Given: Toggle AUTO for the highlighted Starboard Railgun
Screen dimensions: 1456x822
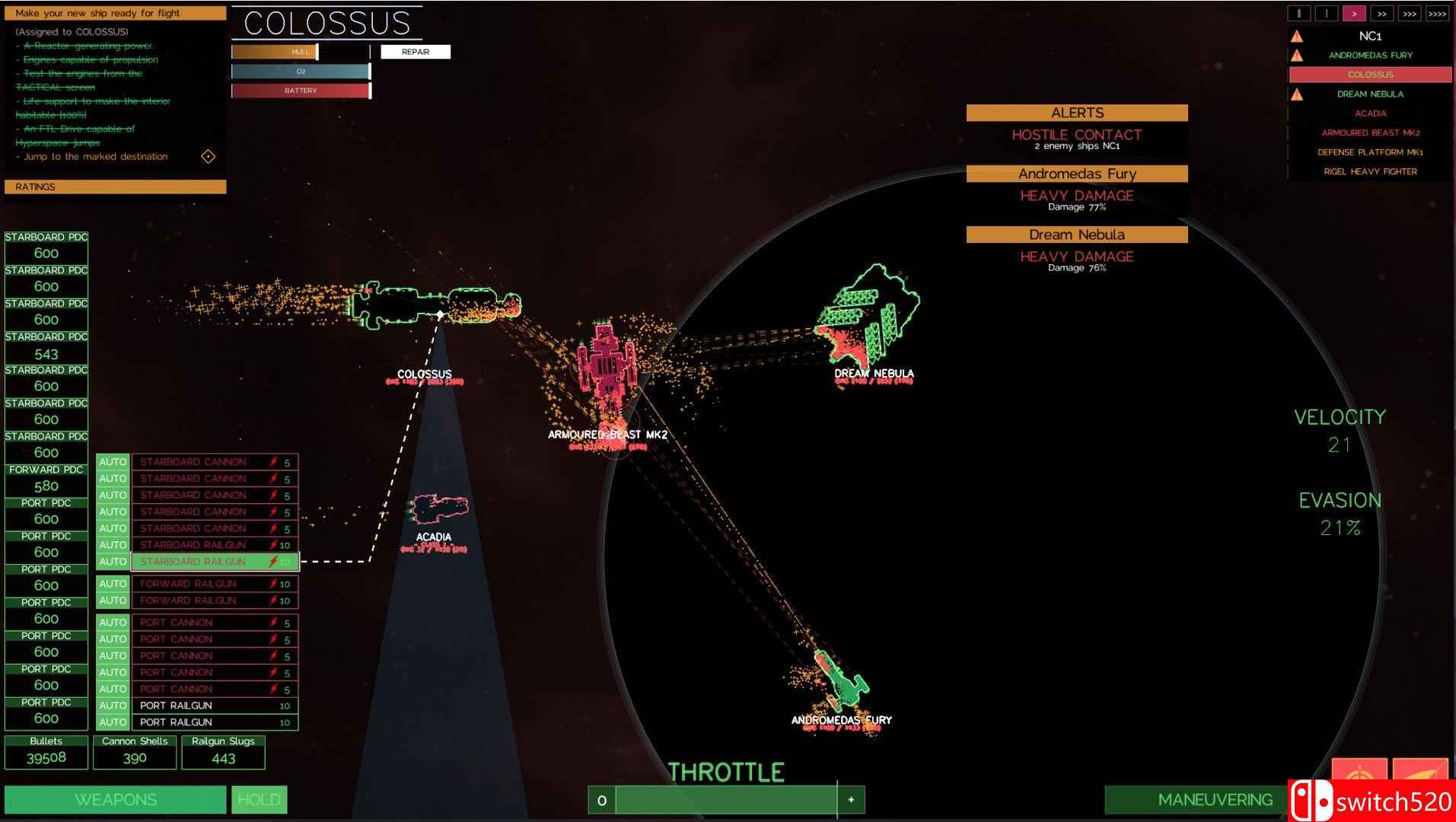Looking at the screenshot, I should click(113, 562).
